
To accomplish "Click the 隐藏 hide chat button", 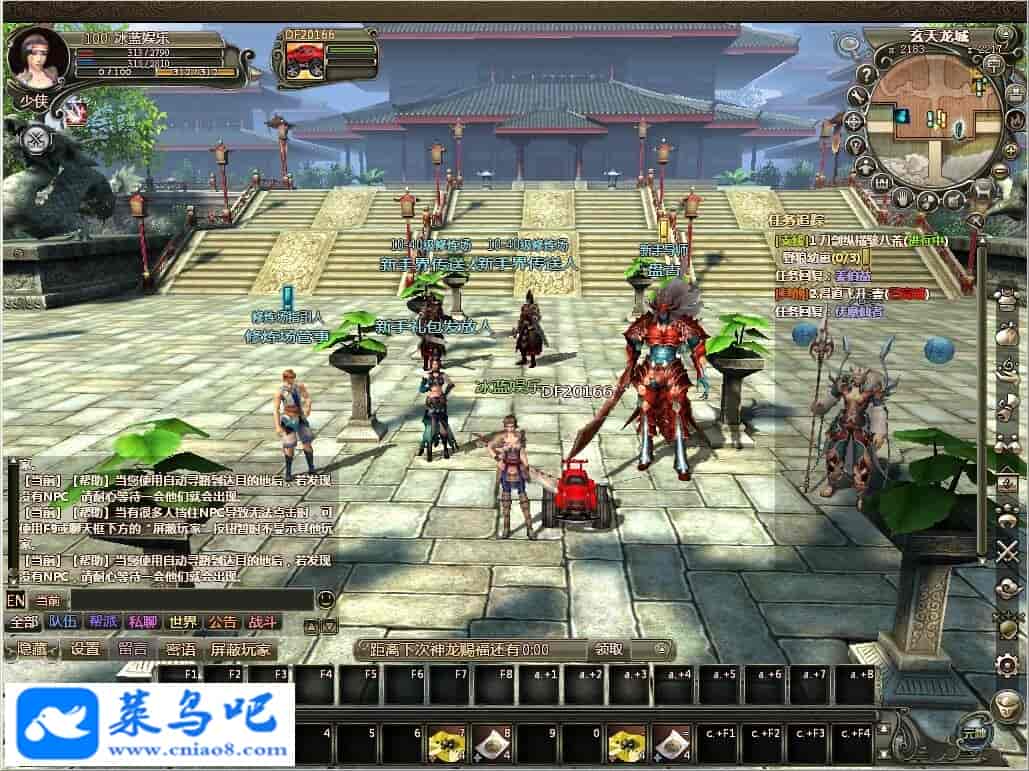I will (x=33, y=649).
